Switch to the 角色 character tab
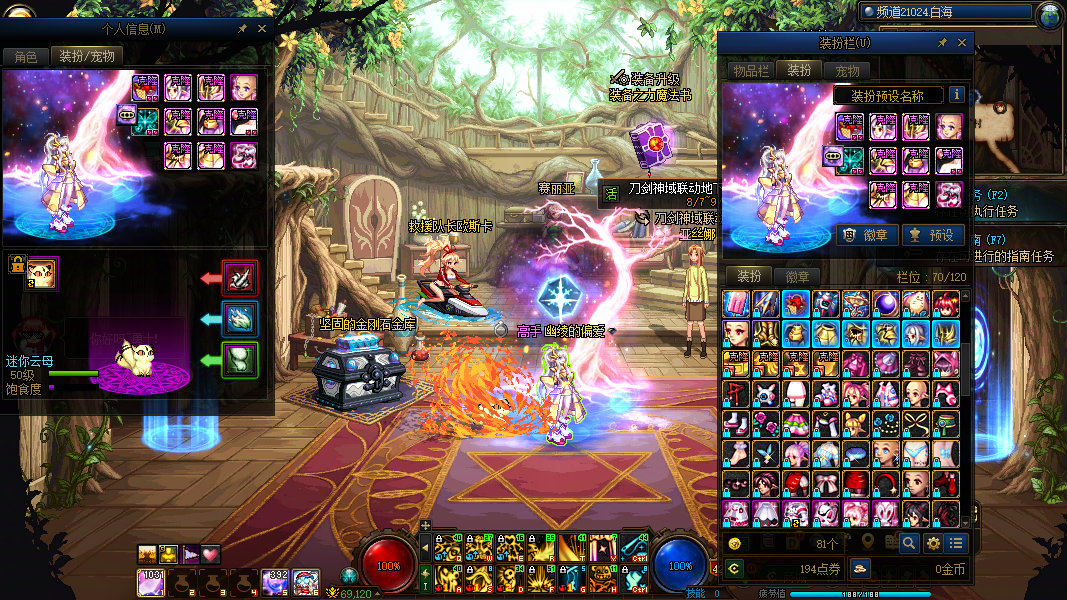The image size is (1067, 600). (25, 56)
